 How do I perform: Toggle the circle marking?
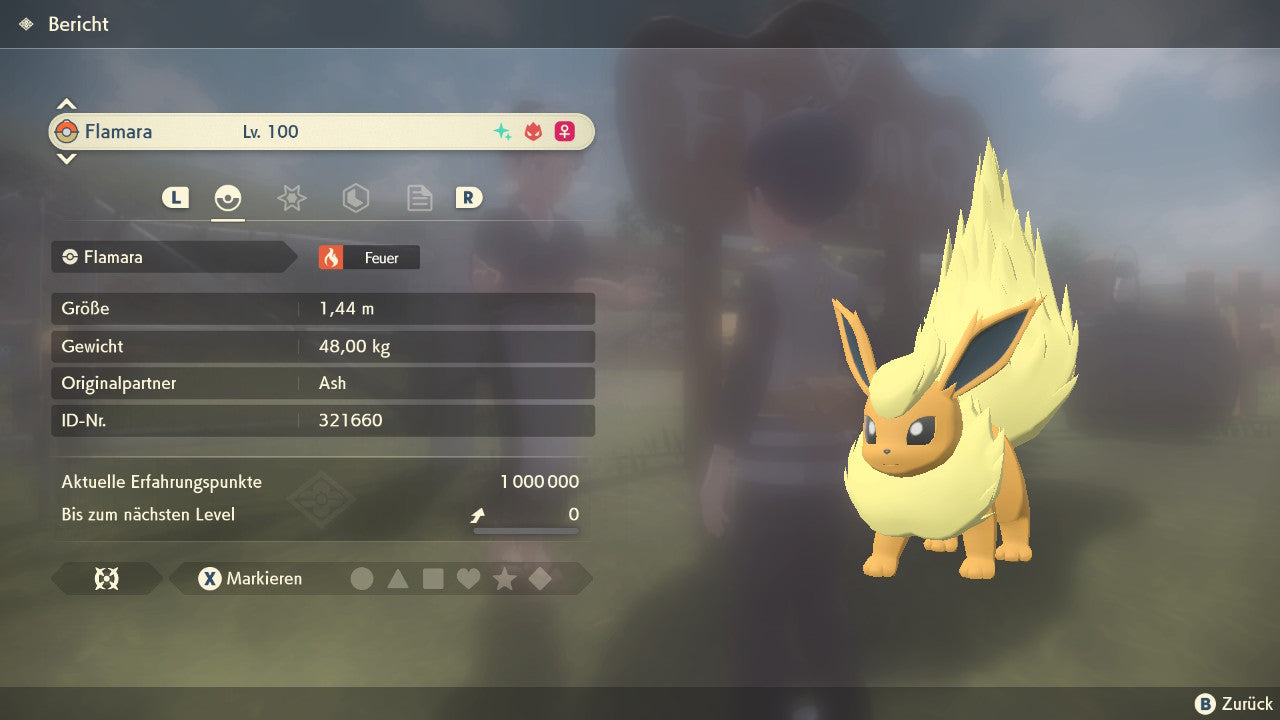click(x=362, y=578)
